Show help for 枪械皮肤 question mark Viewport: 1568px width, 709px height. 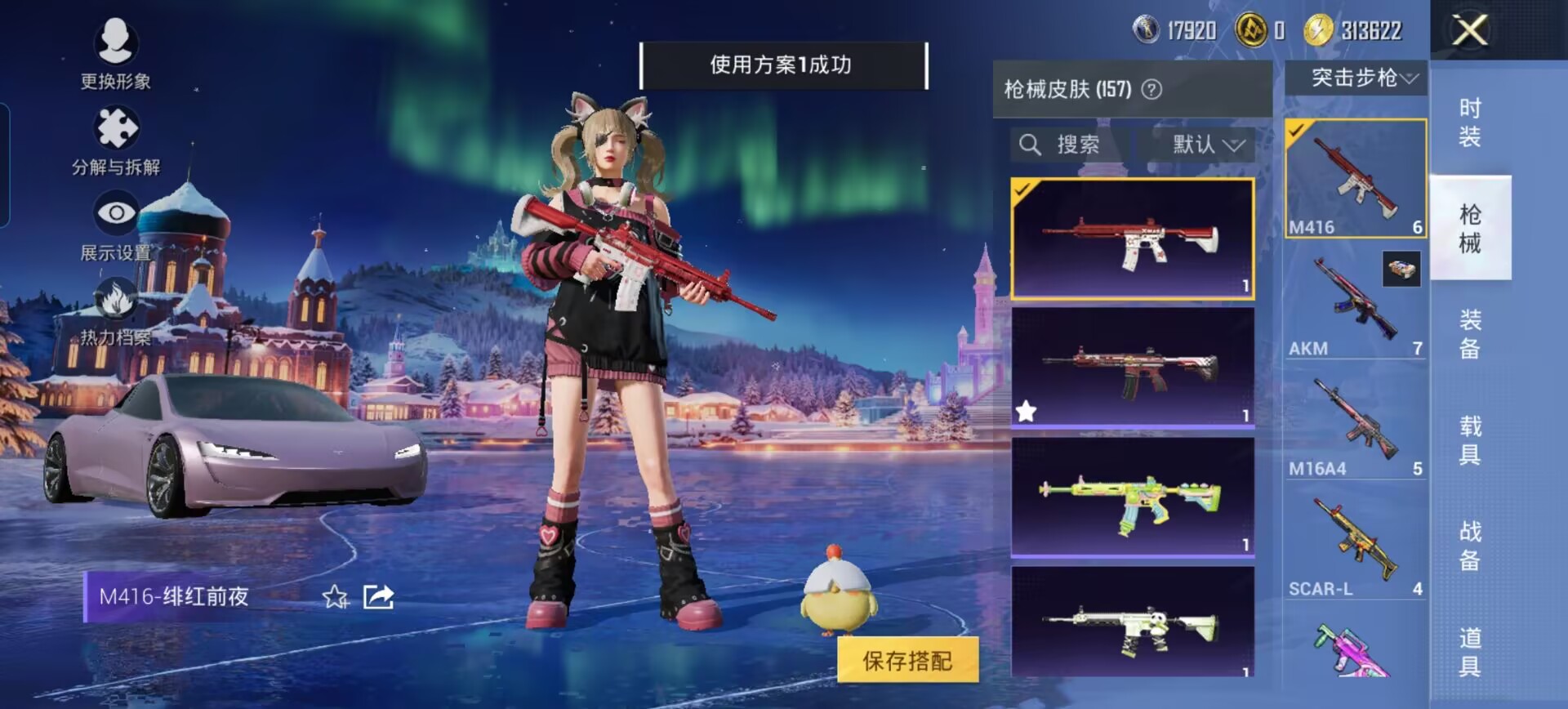pyautogui.click(x=1151, y=89)
